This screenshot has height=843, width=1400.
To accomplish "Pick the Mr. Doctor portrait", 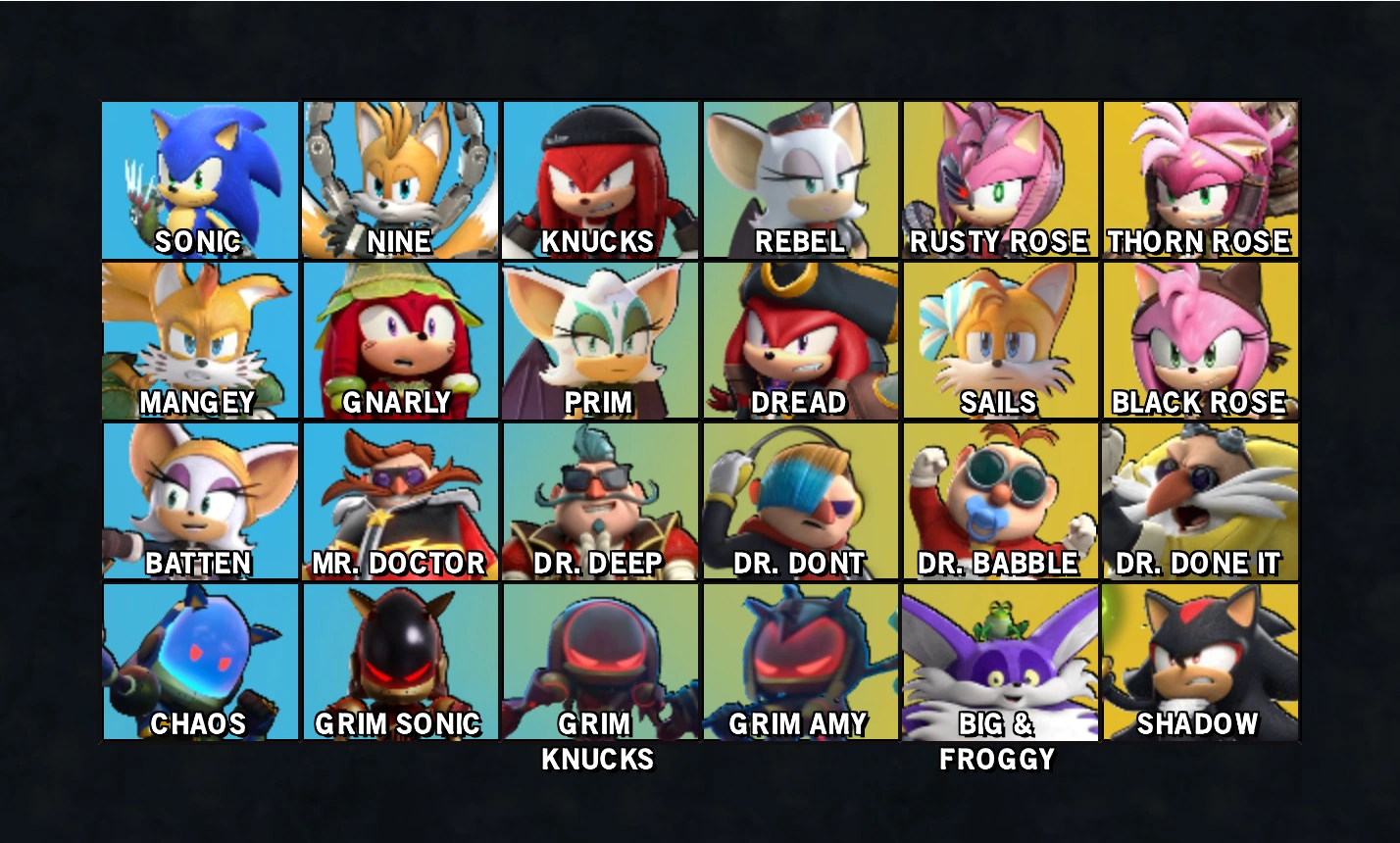I will click(400, 501).
